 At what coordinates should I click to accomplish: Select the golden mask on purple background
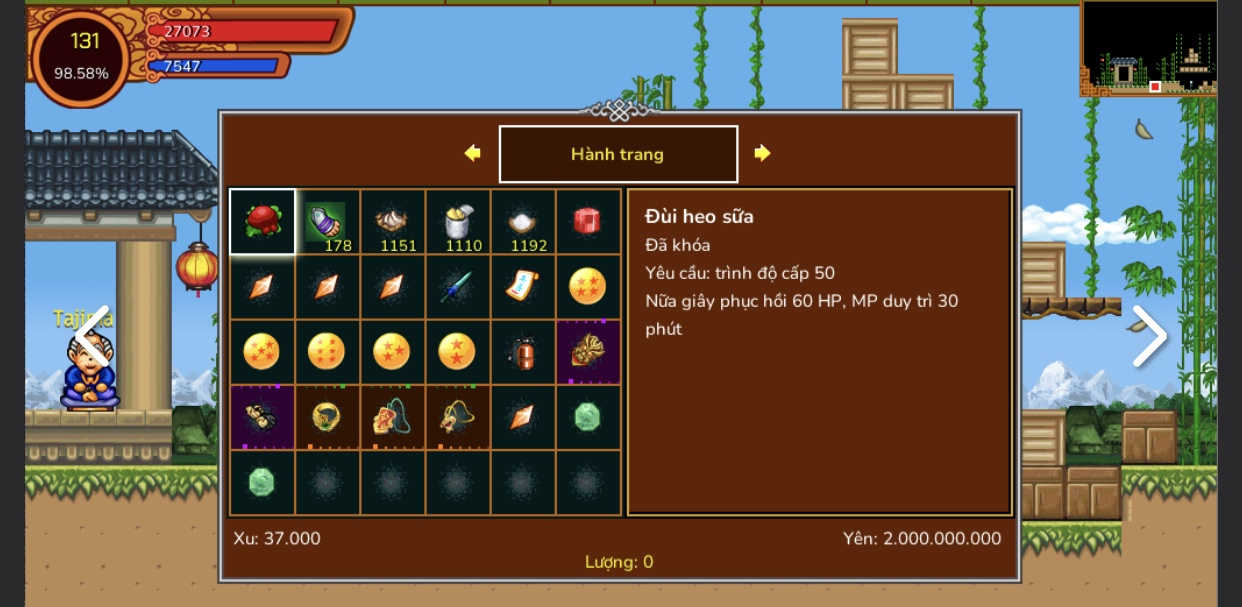click(587, 352)
